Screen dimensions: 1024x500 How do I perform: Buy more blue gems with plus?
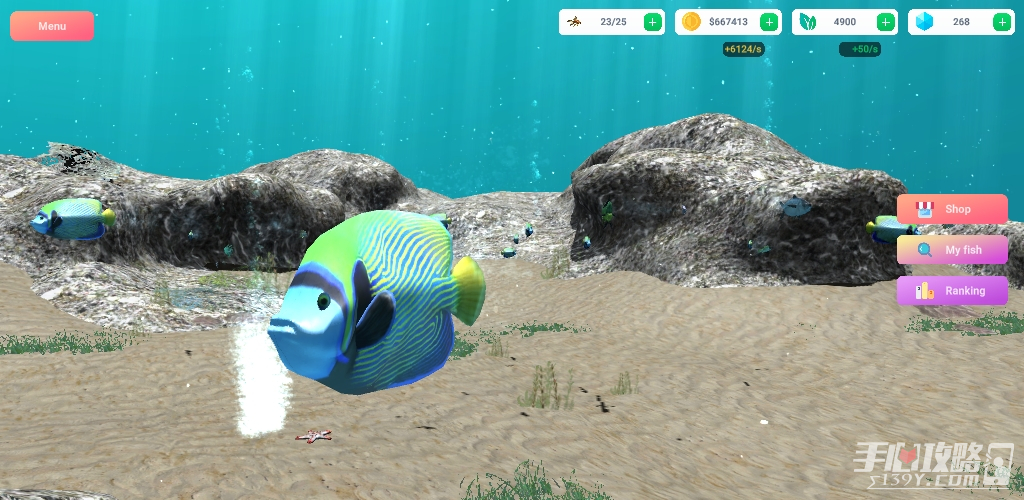1002,22
